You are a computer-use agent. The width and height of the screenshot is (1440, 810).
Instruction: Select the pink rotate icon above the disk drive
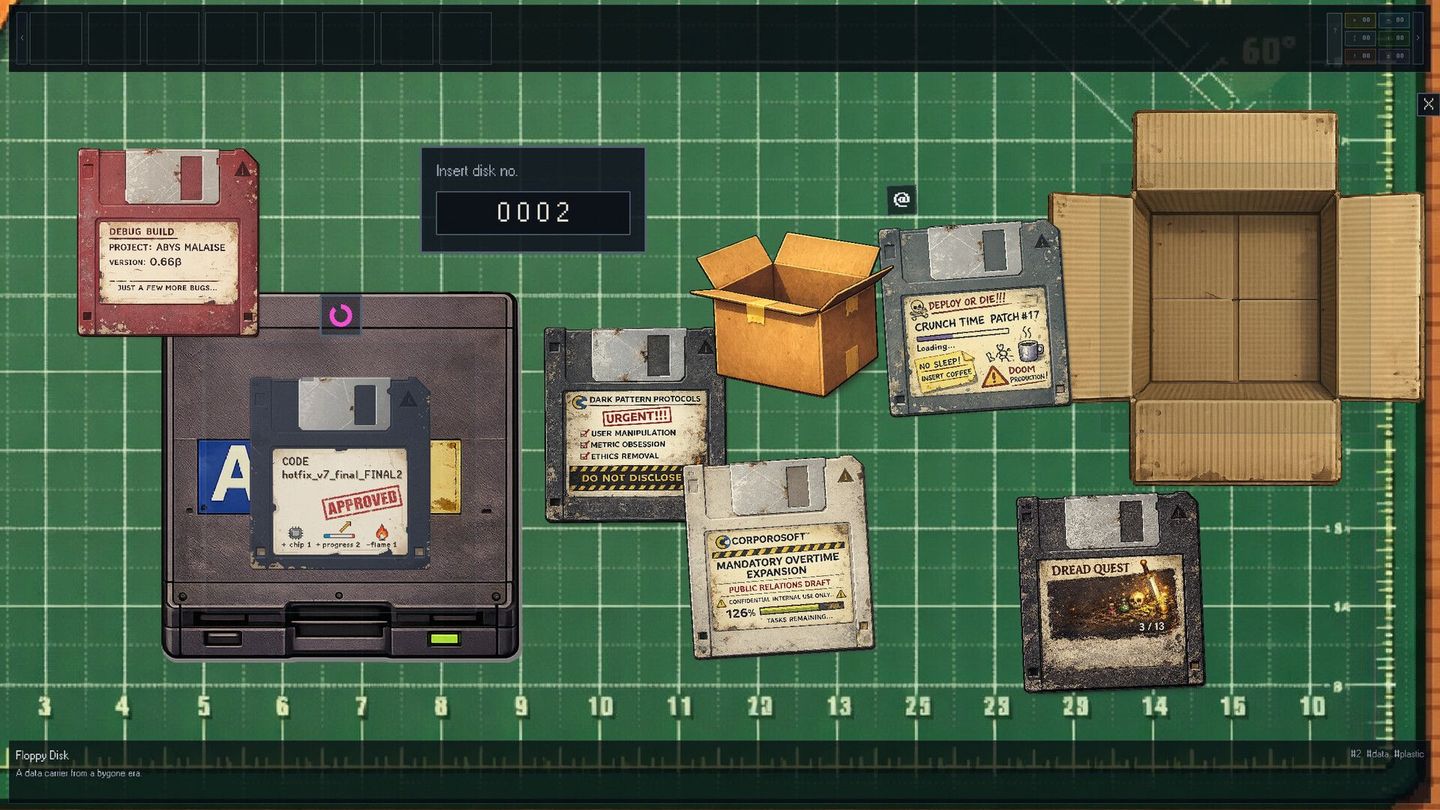coord(340,314)
